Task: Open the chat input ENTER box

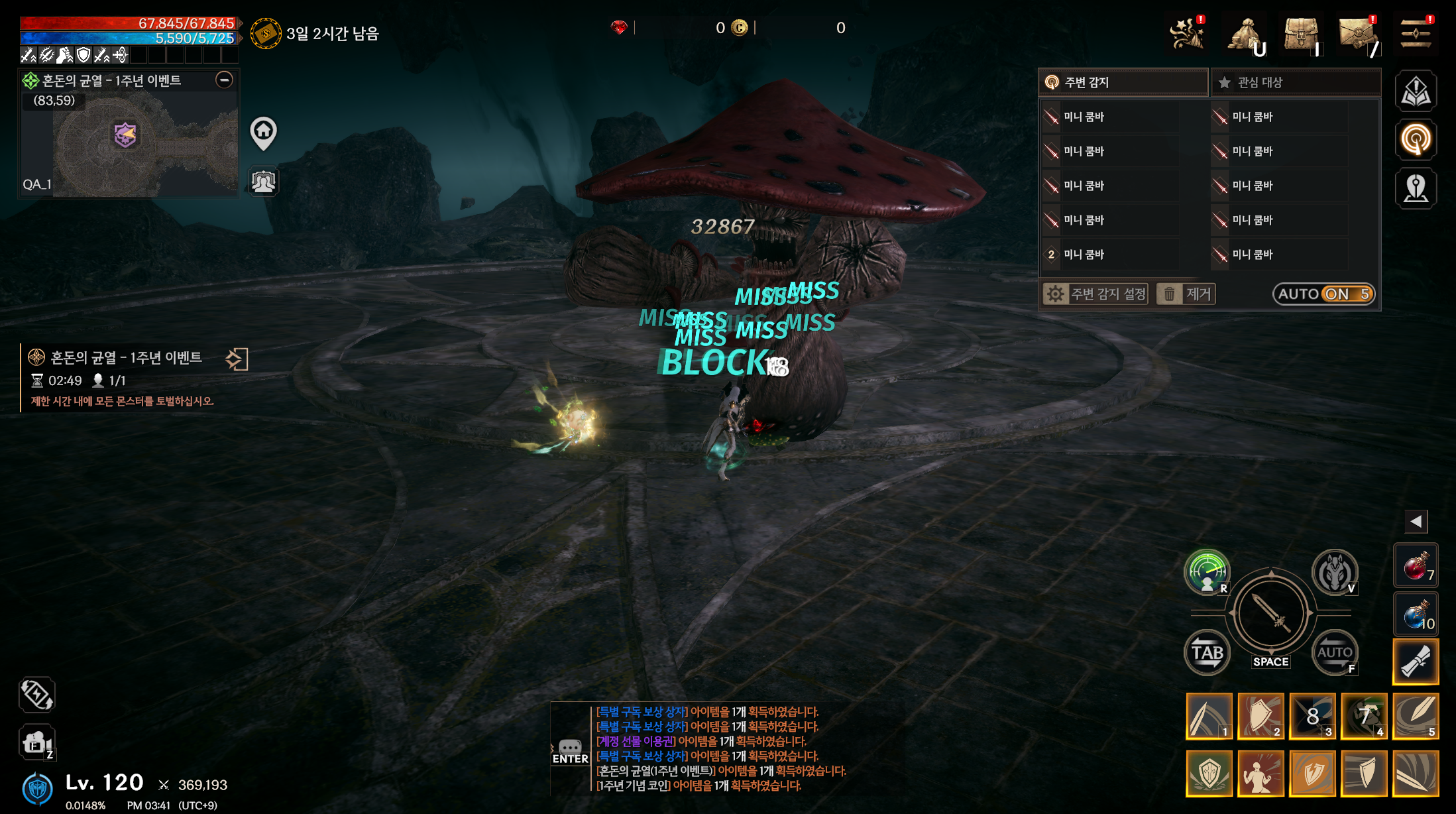Action: click(570, 752)
